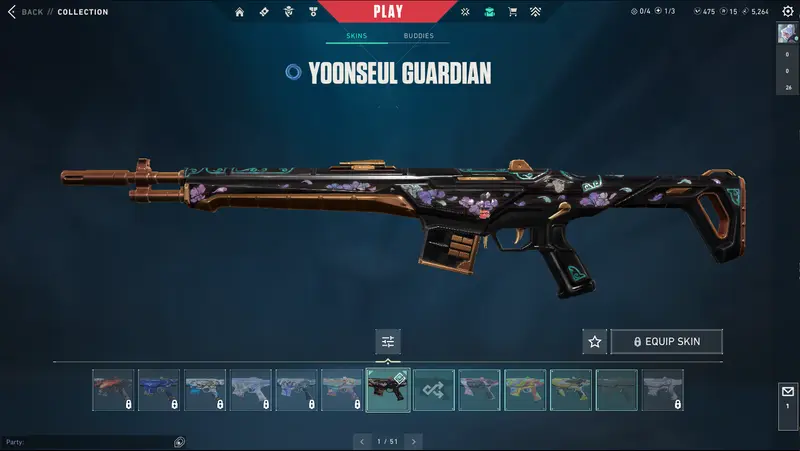Open the skin filter sliders button
The width and height of the screenshot is (800, 451).
click(388, 341)
